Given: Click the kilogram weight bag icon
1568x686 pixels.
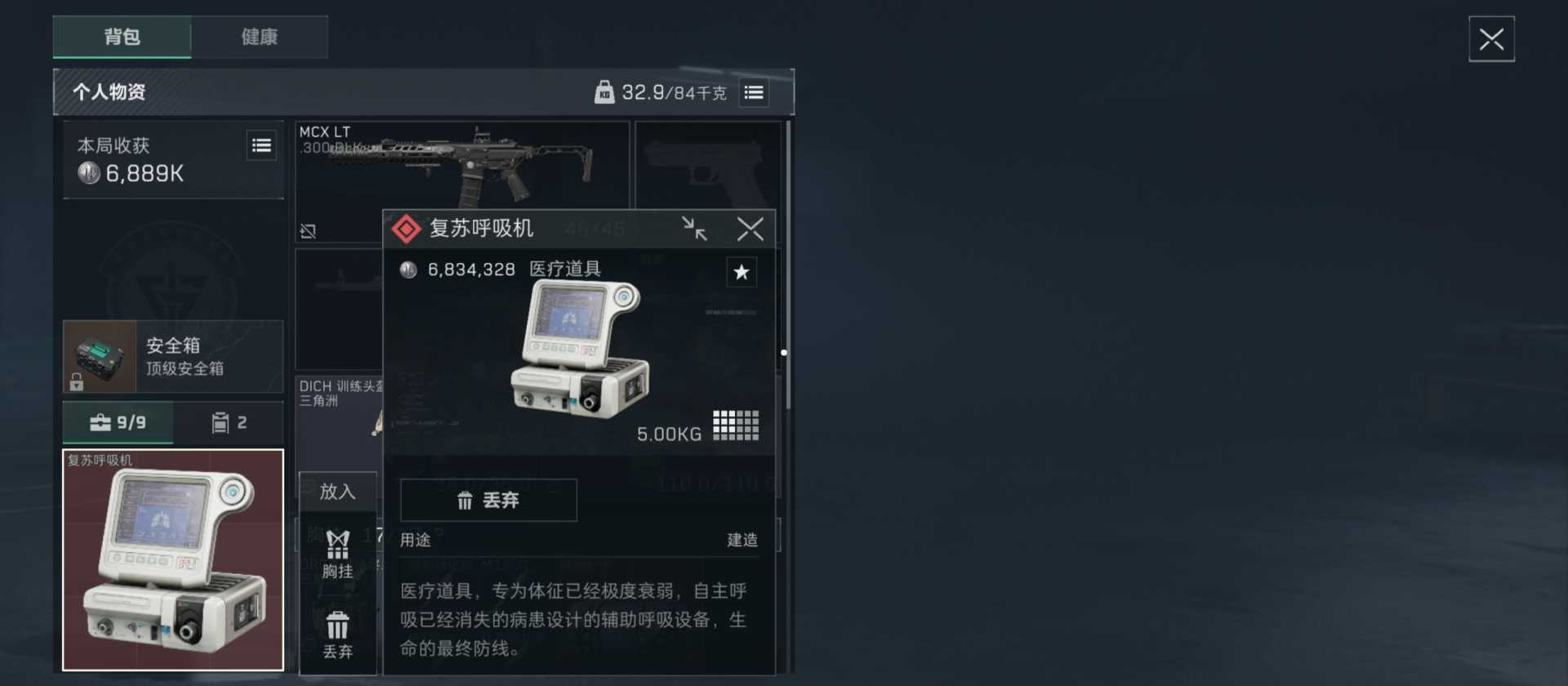Looking at the screenshot, I should [x=605, y=92].
